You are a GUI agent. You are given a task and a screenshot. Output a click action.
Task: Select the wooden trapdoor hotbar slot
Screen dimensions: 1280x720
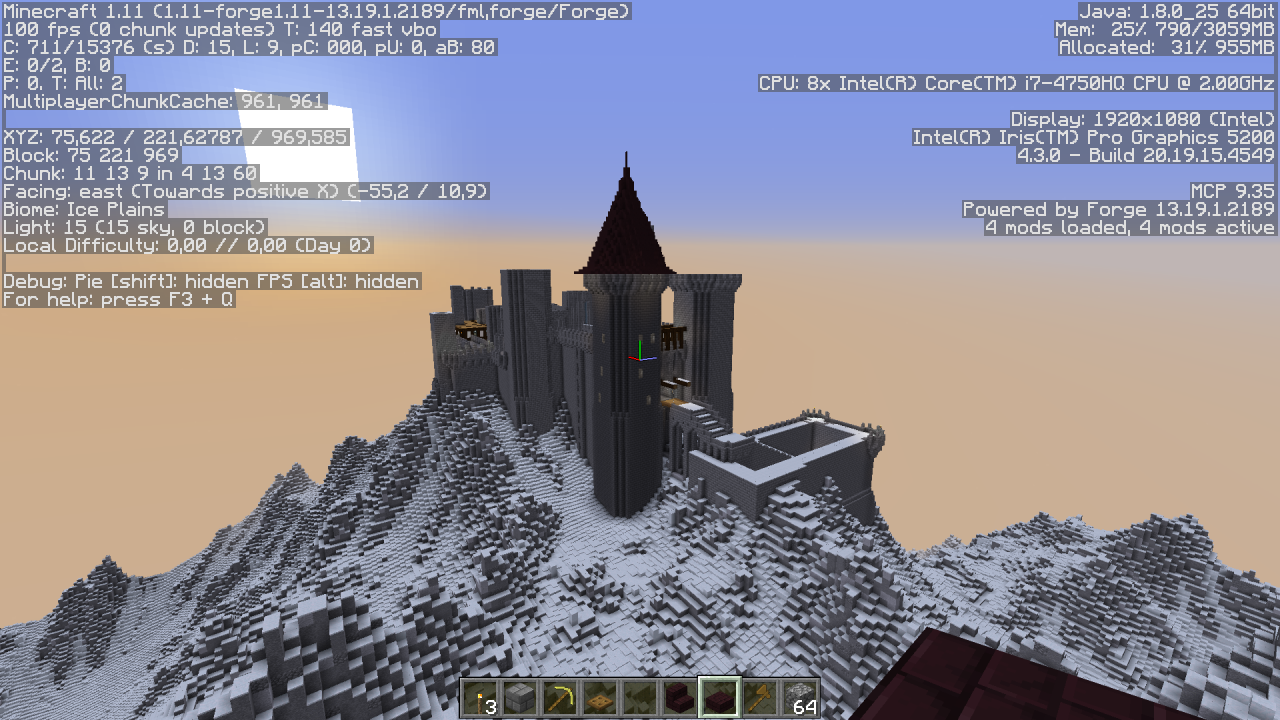click(600, 698)
